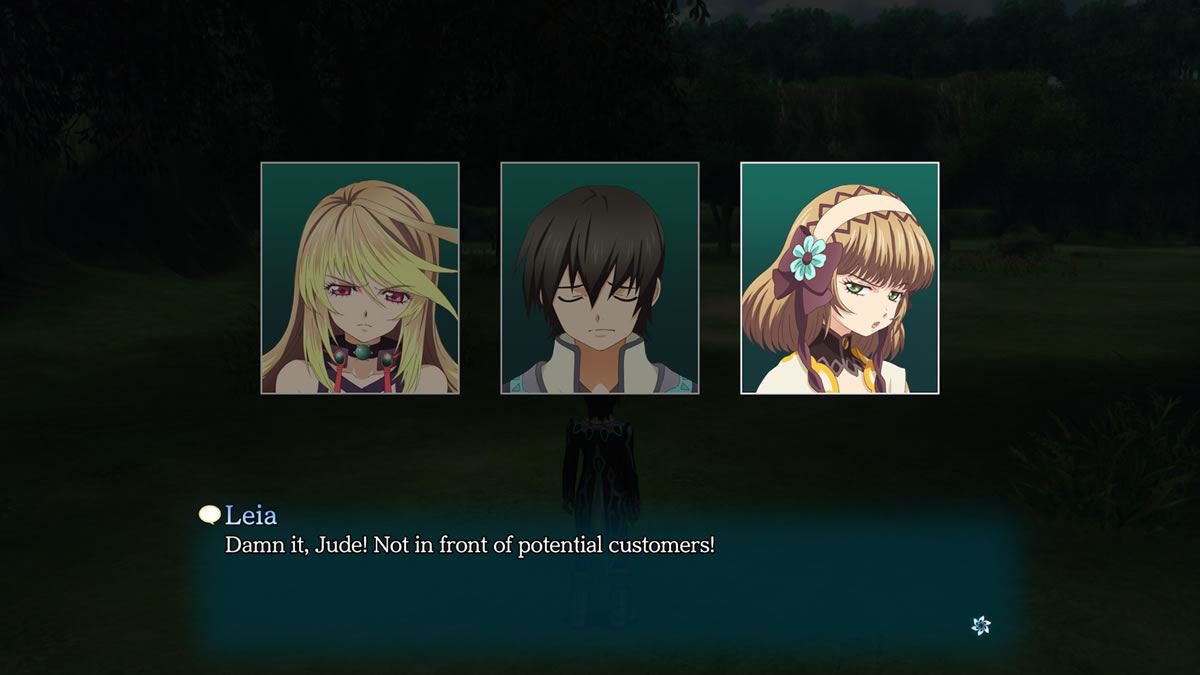This screenshot has width=1200, height=675.
Task: Advance dialogue with the flower continue icon
Action: tap(981, 625)
